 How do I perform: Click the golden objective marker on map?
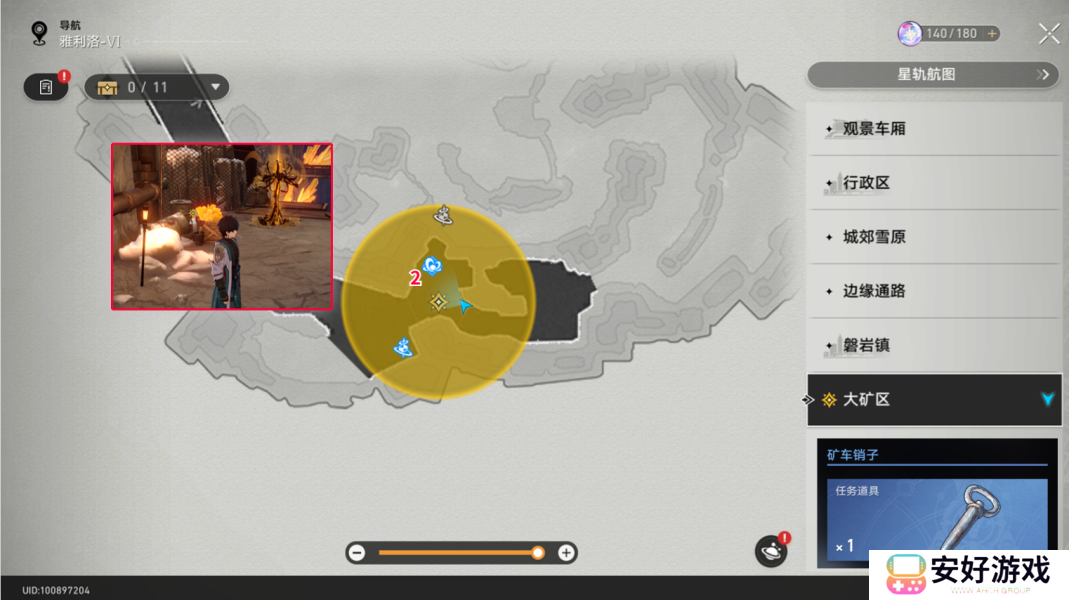point(438,301)
